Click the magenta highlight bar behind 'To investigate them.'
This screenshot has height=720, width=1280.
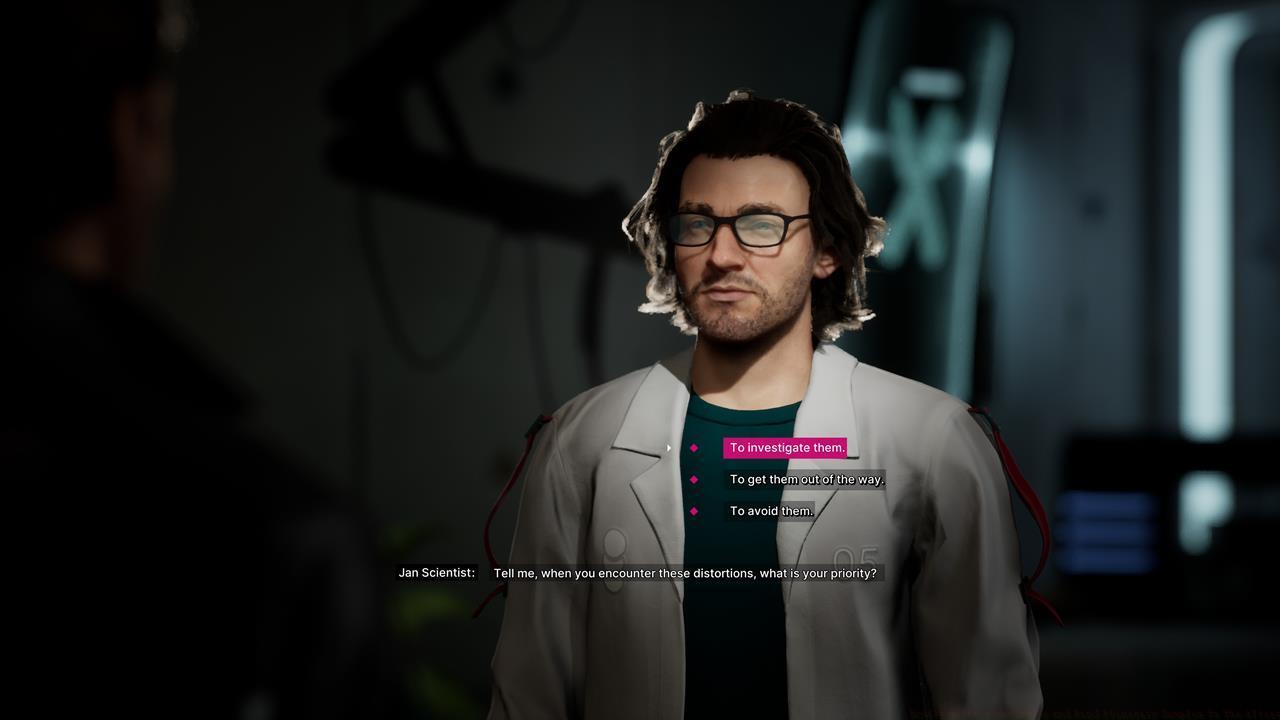click(786, 448)
